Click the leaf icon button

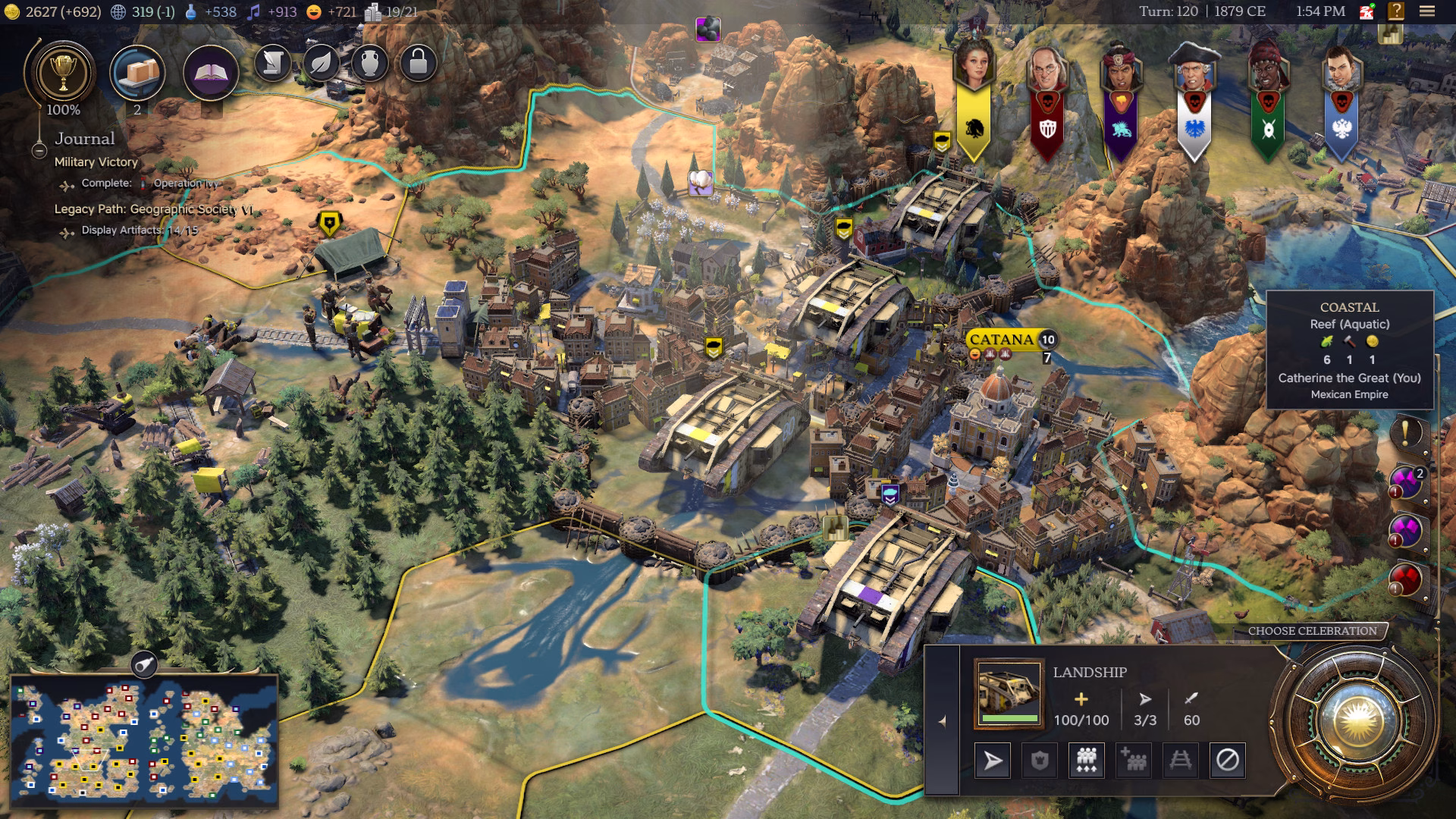[321, 63]
